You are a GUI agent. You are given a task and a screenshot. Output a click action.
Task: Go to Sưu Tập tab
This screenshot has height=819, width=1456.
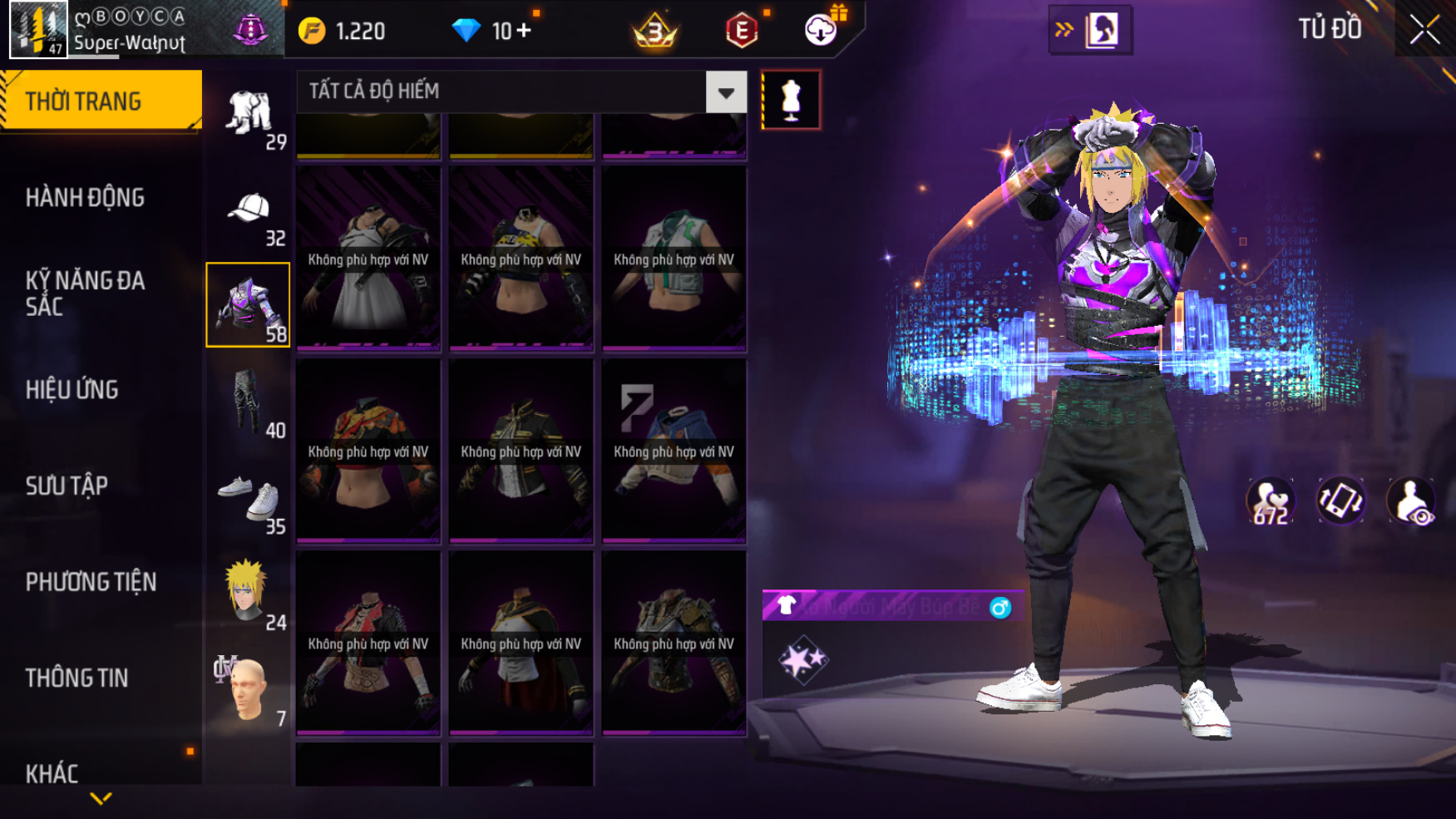pos(67,486)
